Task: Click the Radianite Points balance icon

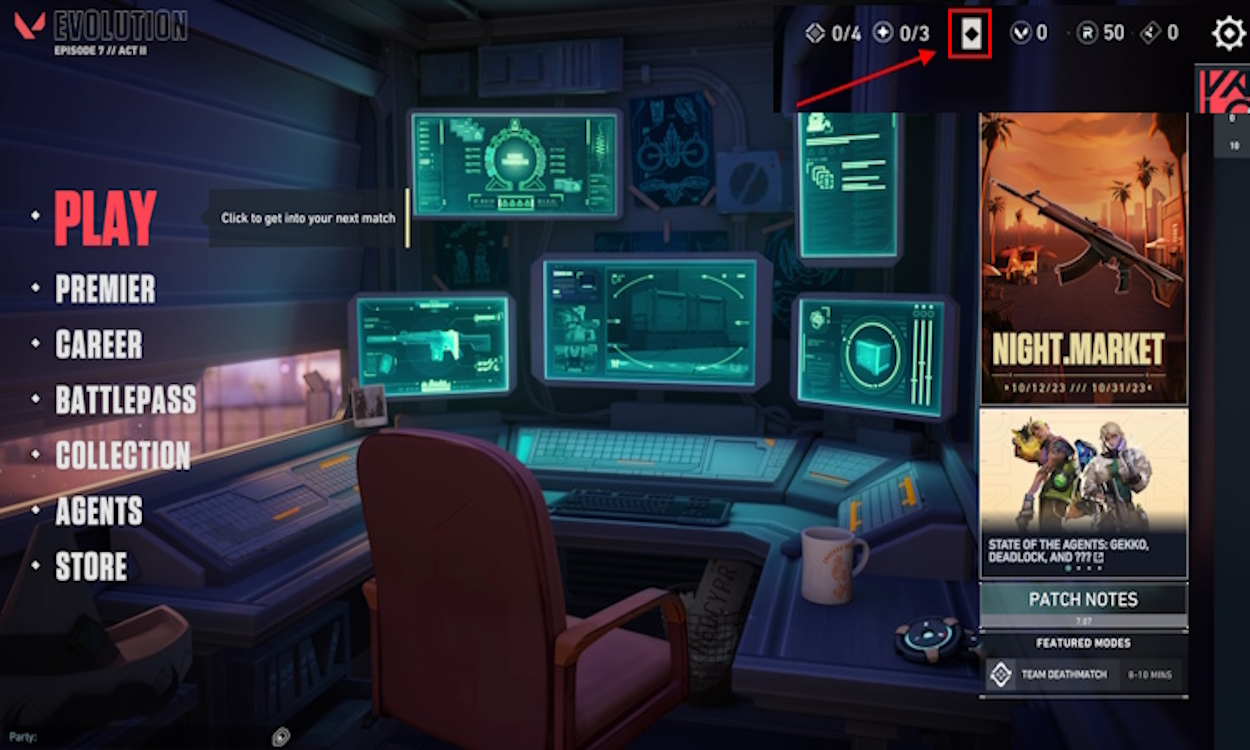Action: [x=1087, y=33]
